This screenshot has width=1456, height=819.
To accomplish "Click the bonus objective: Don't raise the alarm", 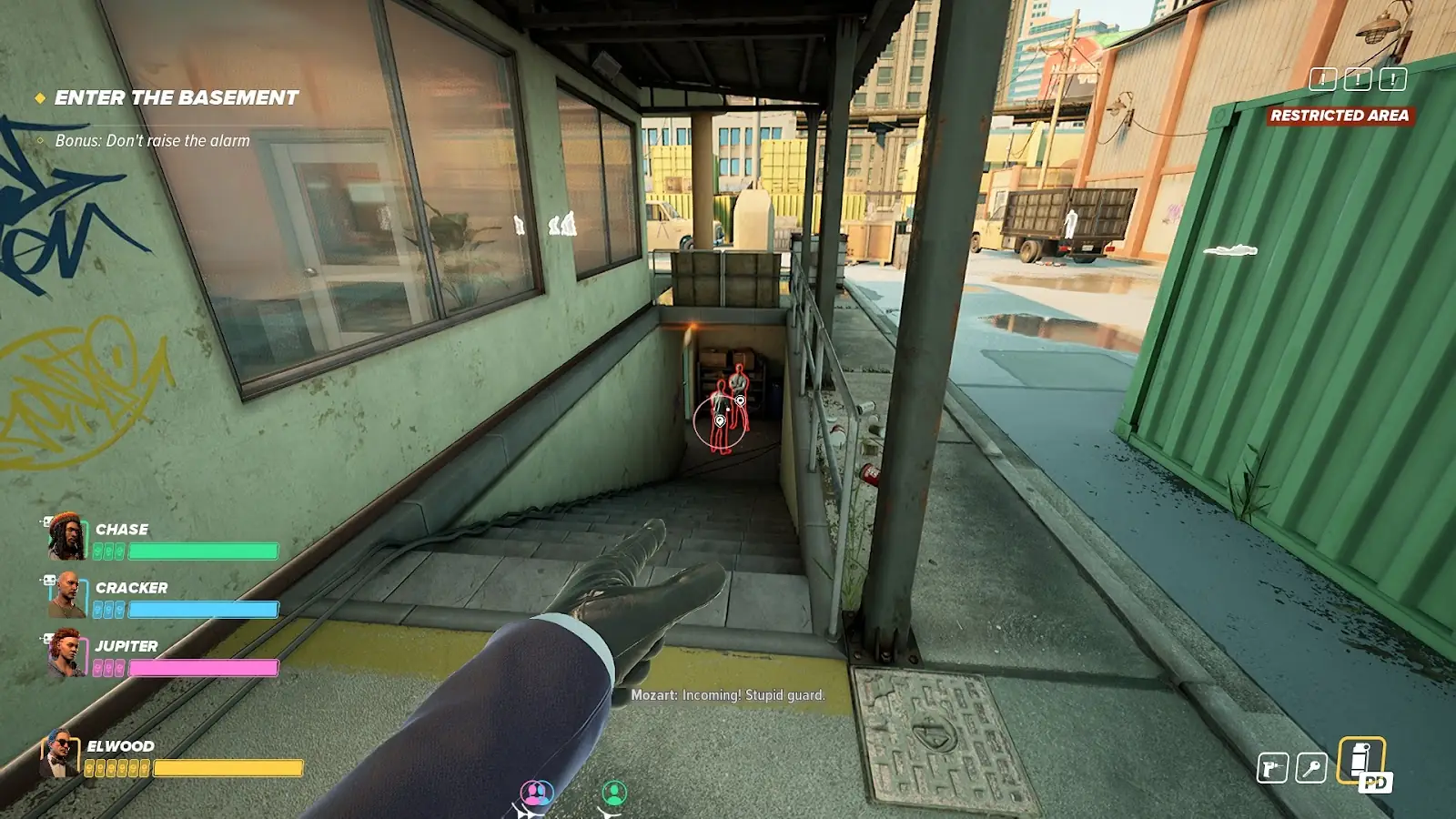I will (x=152, y=141).
